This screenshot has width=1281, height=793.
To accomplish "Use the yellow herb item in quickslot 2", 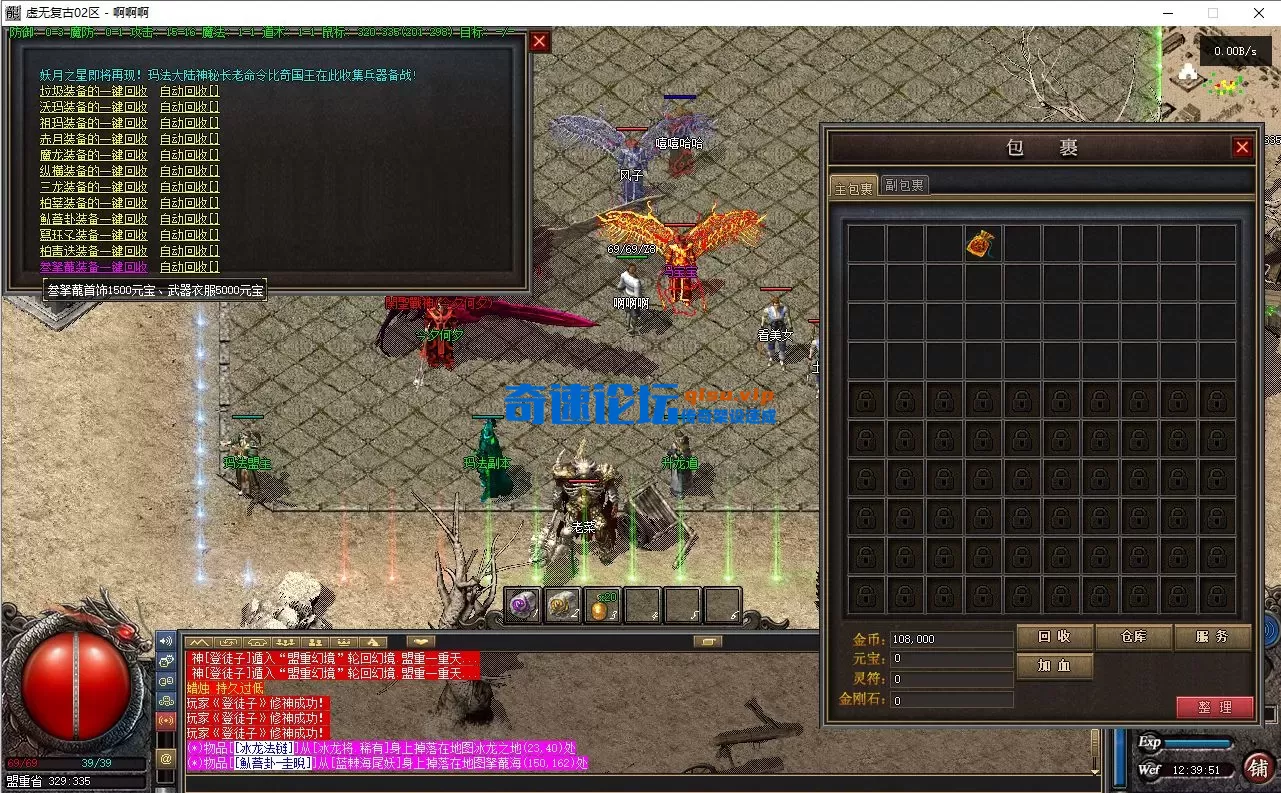I will pos(562,605).
